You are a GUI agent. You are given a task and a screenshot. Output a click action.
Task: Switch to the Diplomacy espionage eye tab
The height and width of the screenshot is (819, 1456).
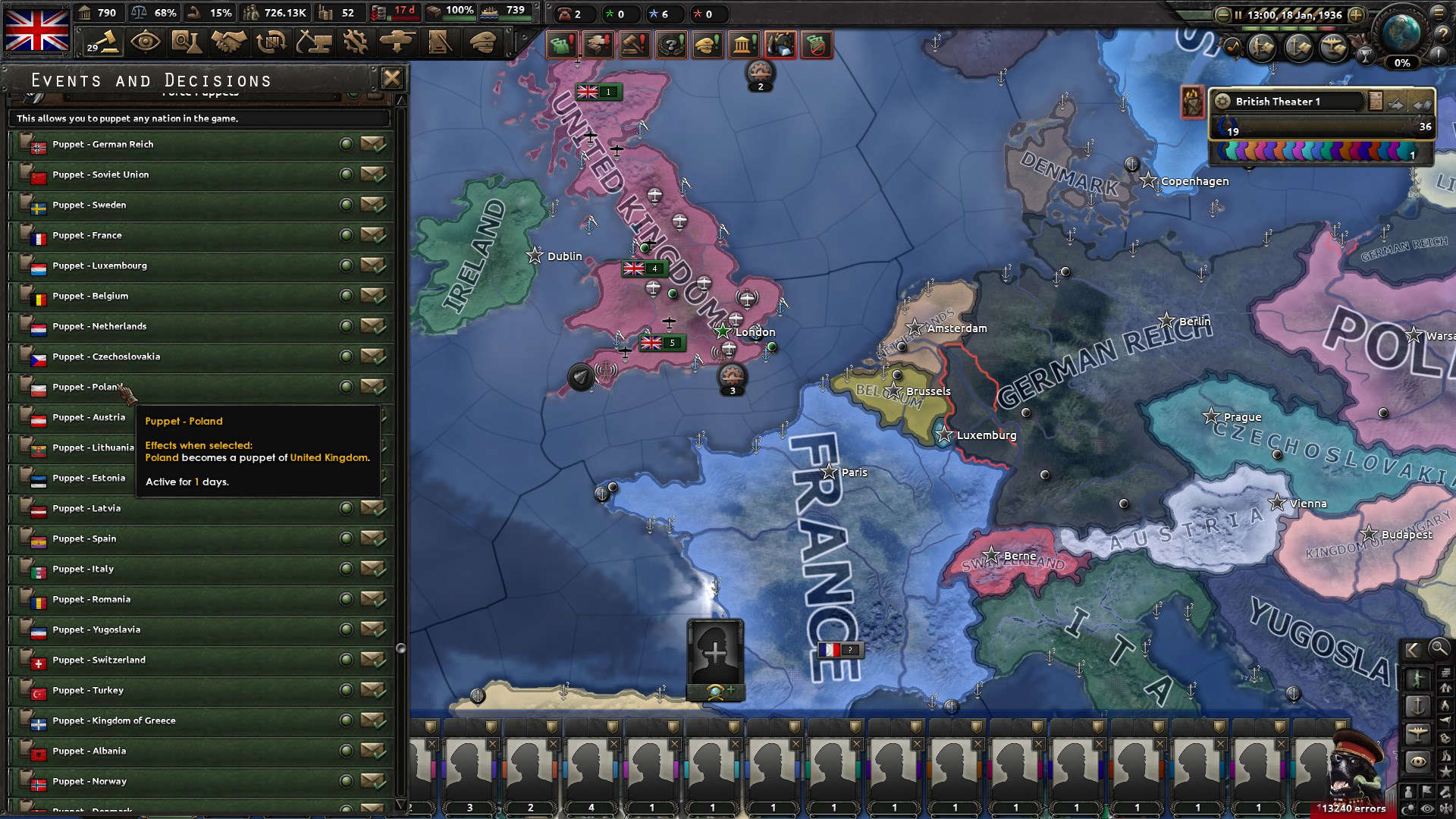point(146,42)
